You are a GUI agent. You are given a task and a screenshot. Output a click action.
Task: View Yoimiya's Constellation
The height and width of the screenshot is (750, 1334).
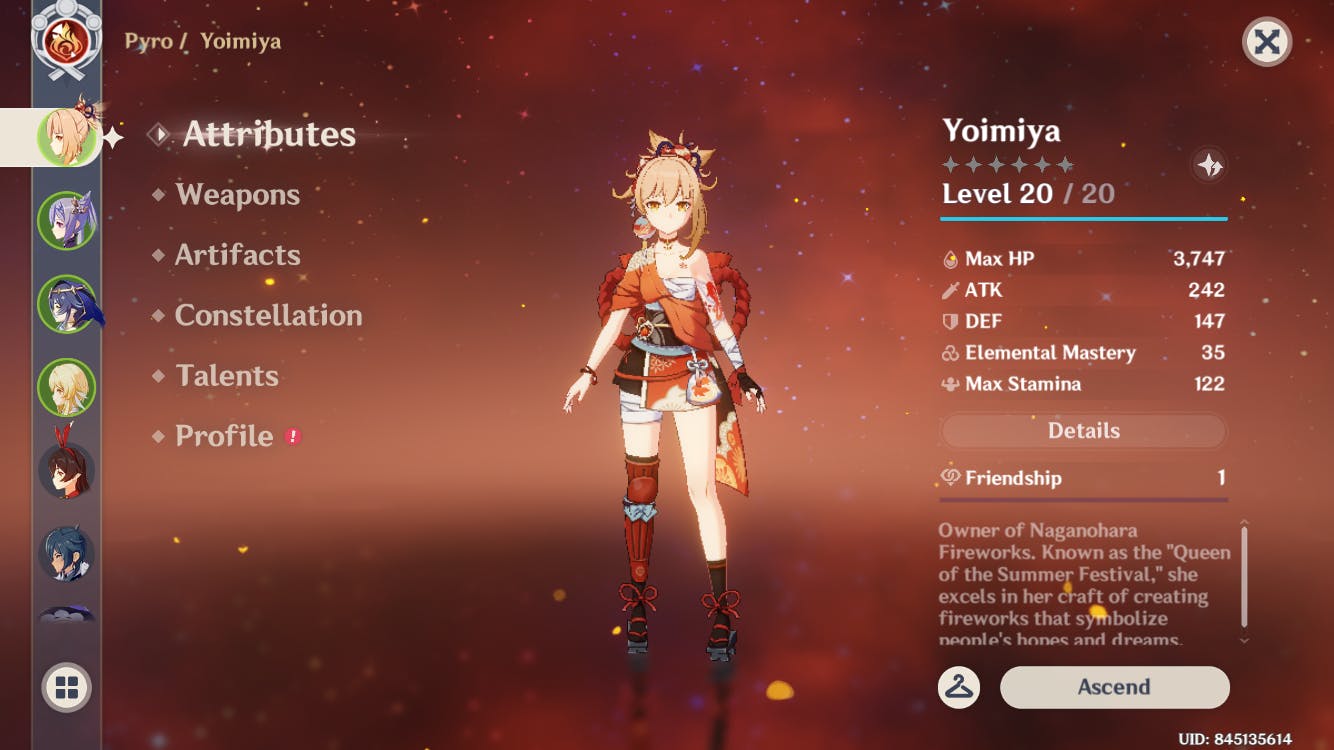[x=268, y=315]
